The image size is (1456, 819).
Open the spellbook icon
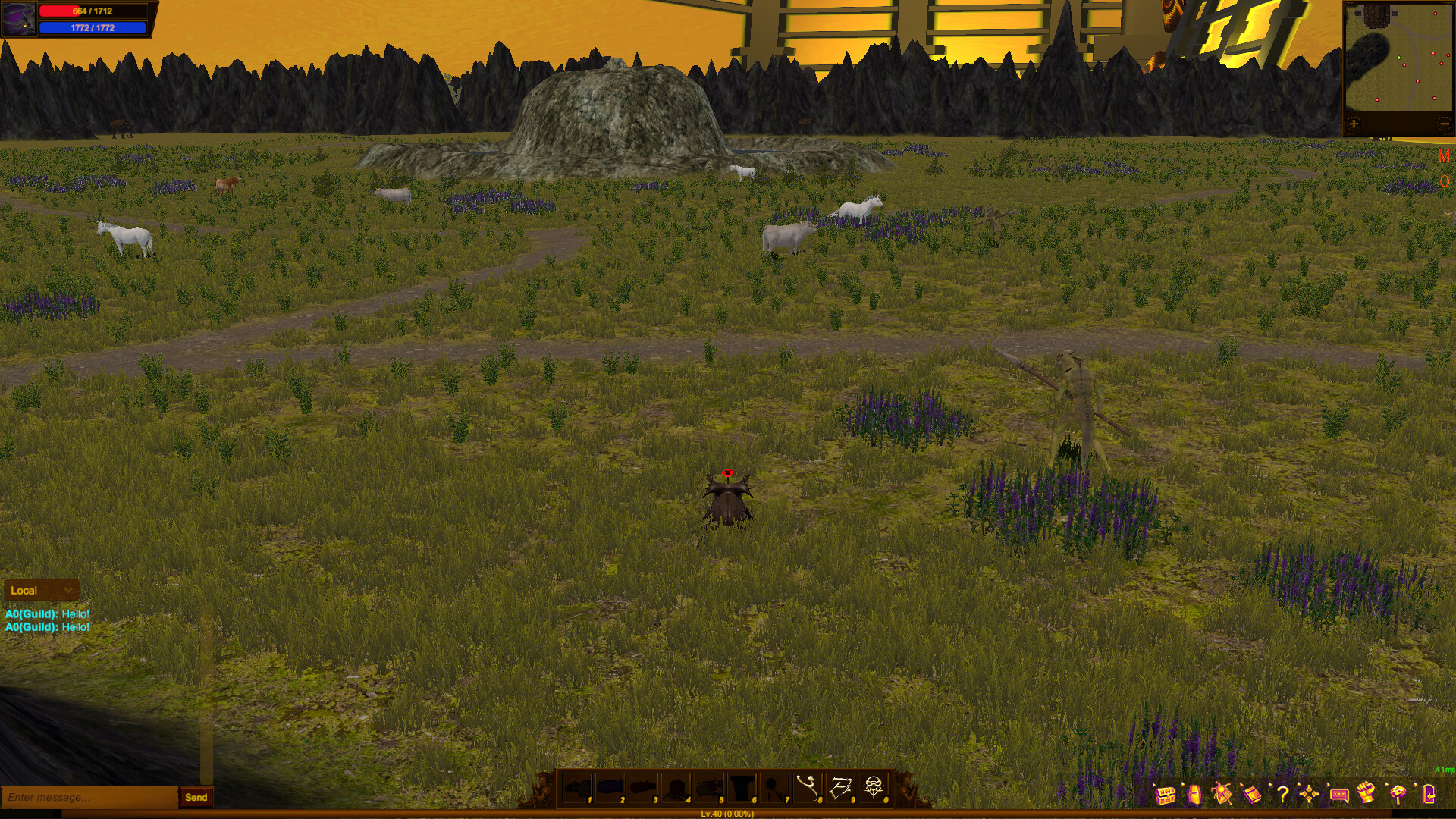[1251, 795]
